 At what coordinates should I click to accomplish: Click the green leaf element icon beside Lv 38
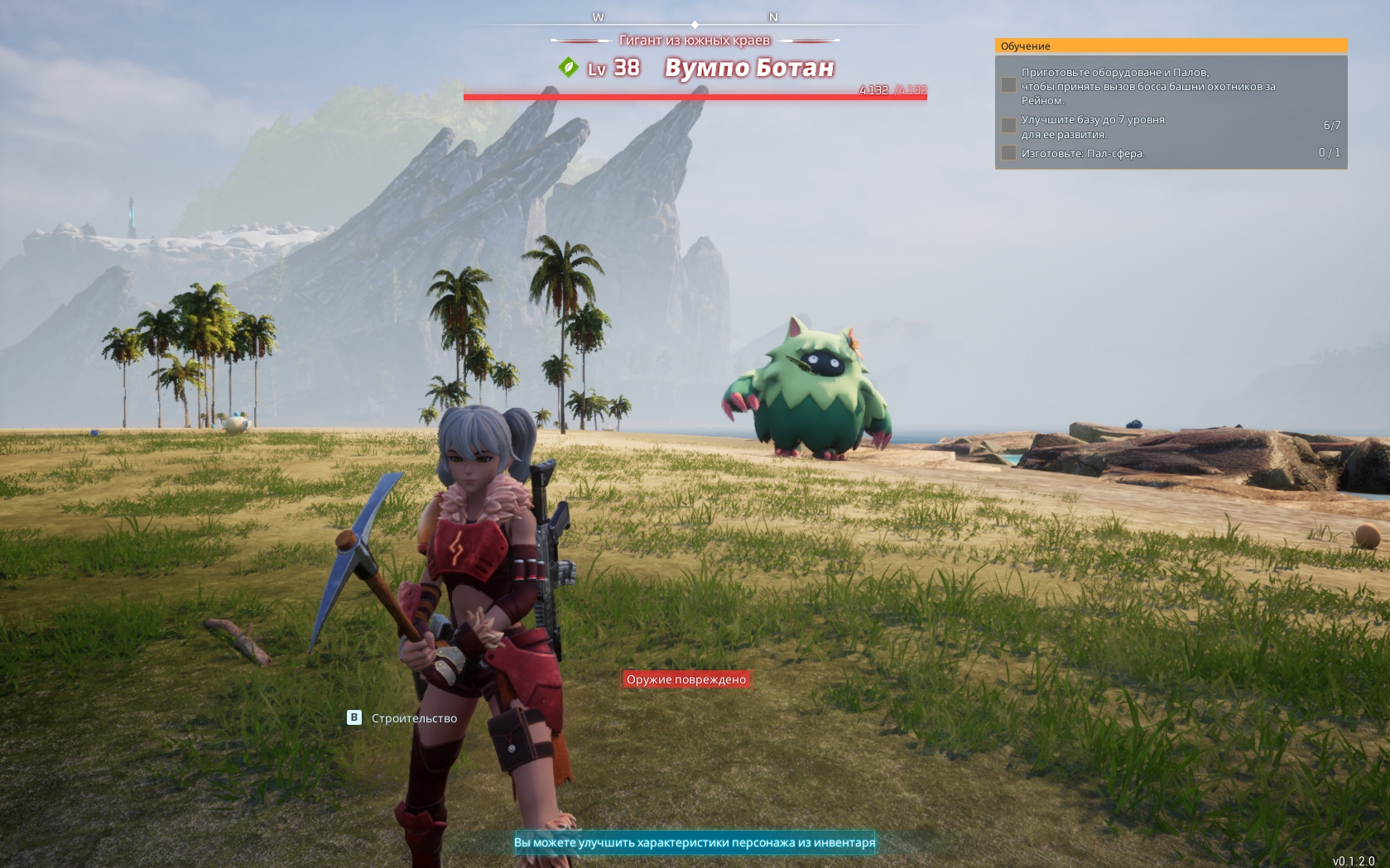[568, 67]
